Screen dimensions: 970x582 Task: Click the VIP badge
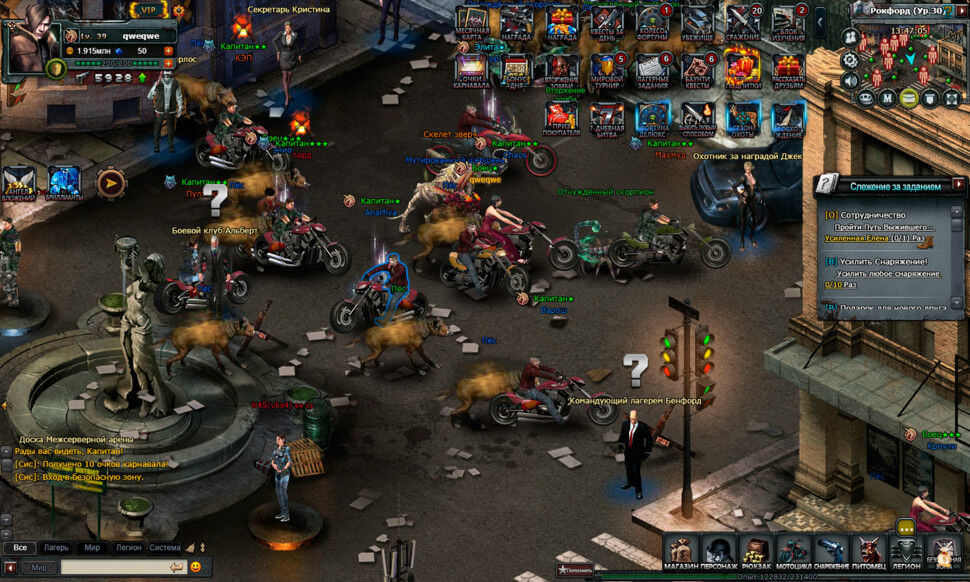coord(148,10)
